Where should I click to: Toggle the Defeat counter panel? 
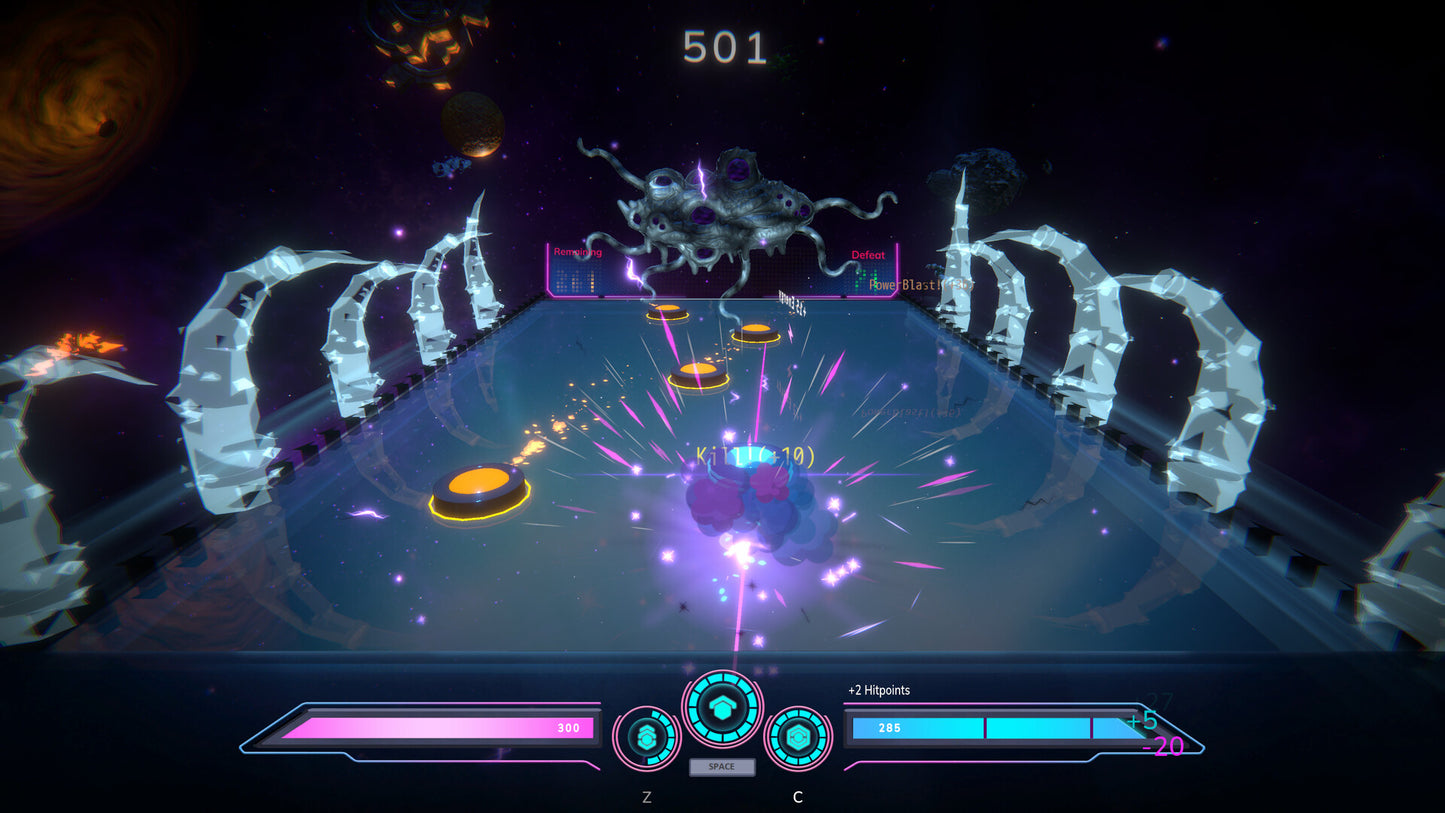pos(870,255)
